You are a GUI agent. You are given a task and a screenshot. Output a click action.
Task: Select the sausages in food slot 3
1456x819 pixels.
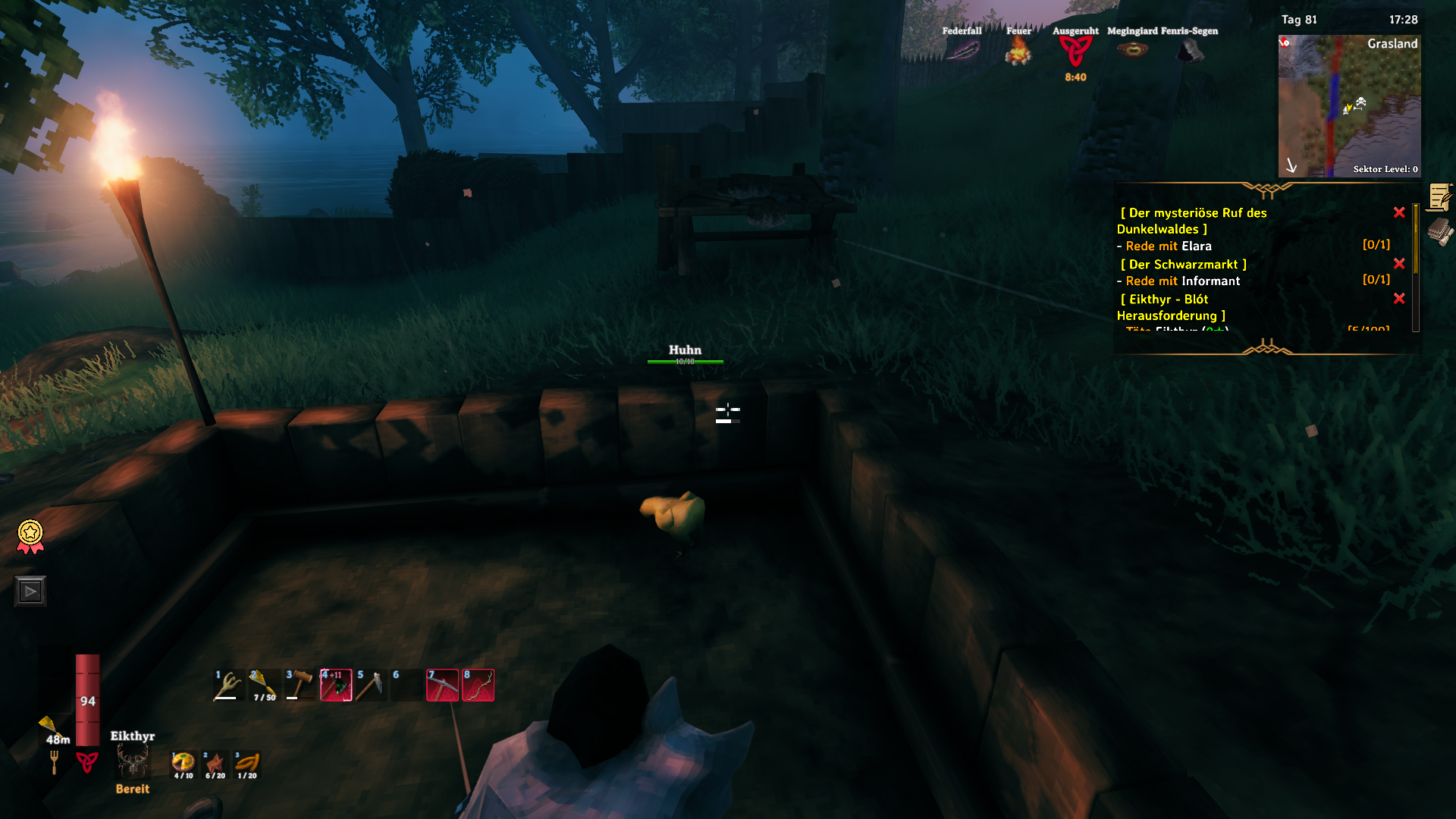click(x=247, y=764)
